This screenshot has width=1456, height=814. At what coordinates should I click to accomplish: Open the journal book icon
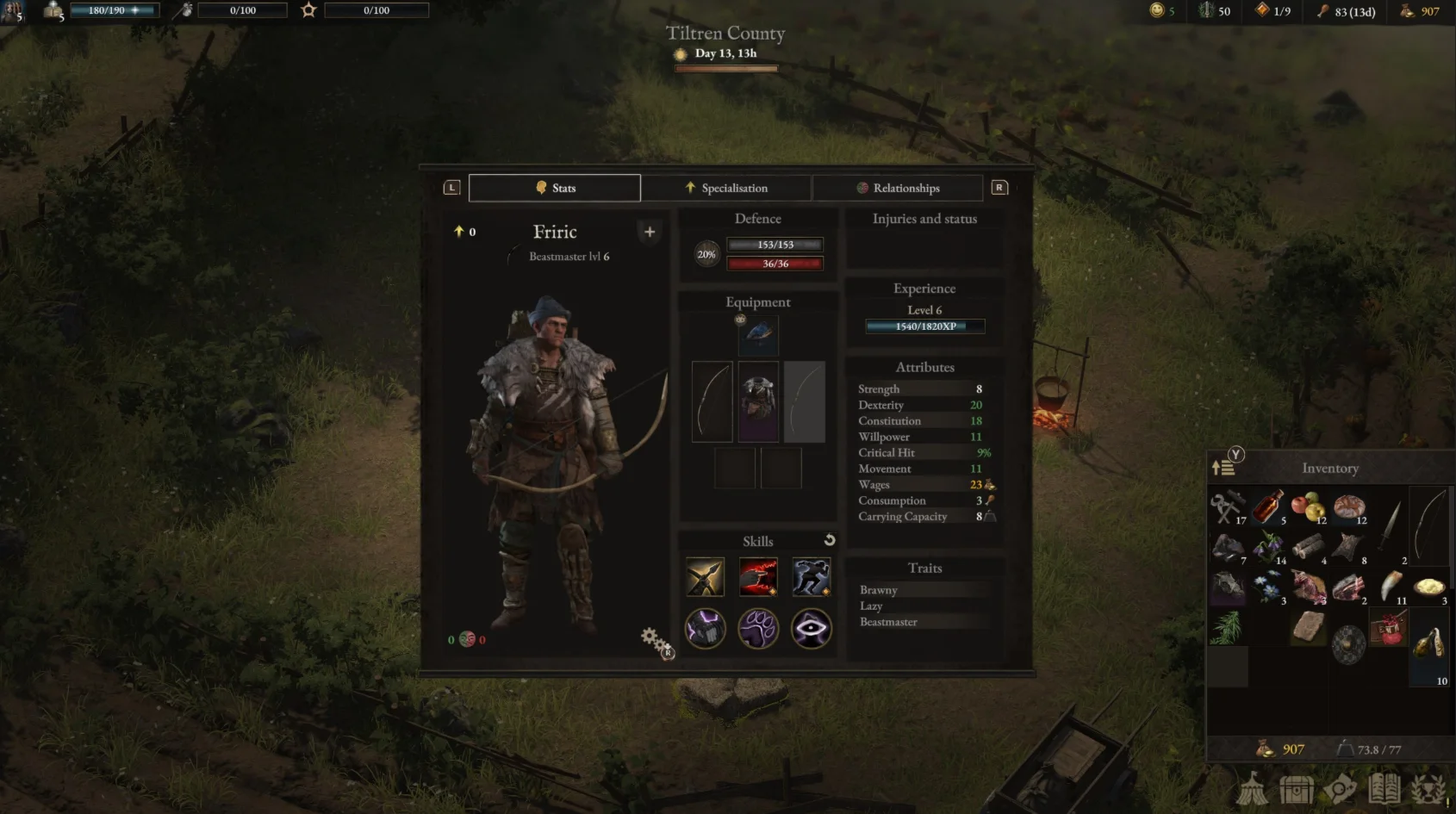pos(1384,788)
